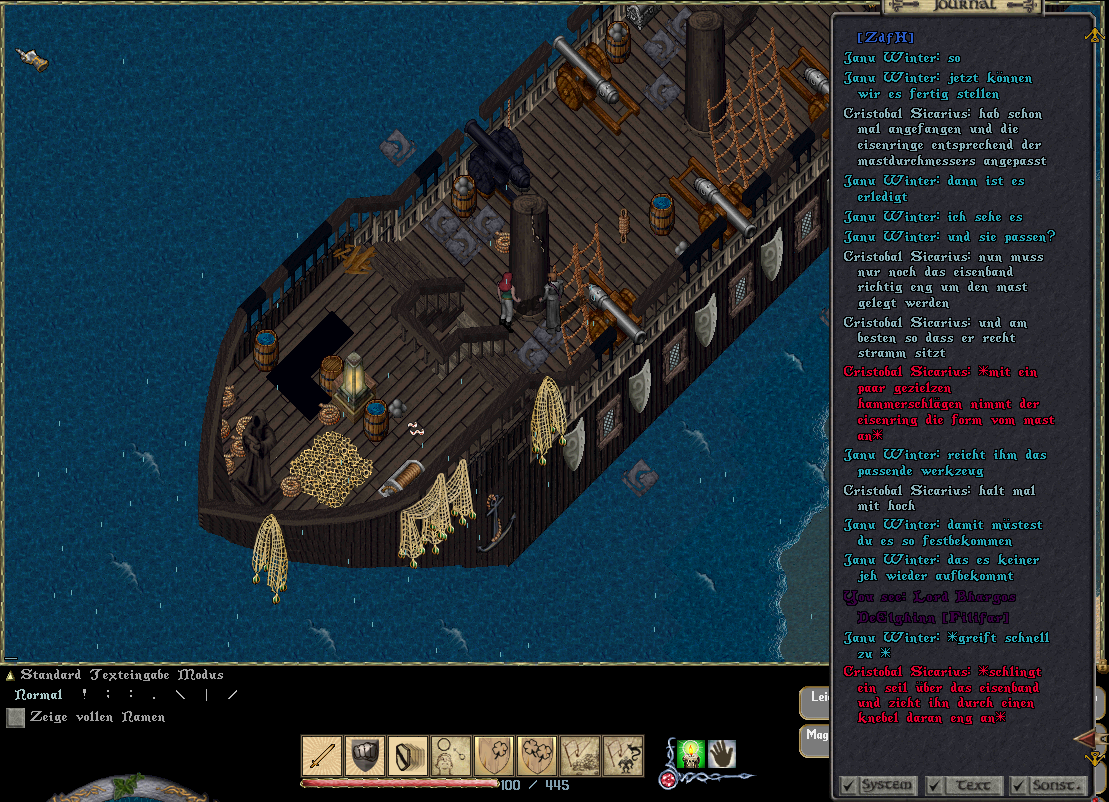Viewport: 1109px width, 802px height.
Task: Select the Normal text input mode
Action: 38,695
